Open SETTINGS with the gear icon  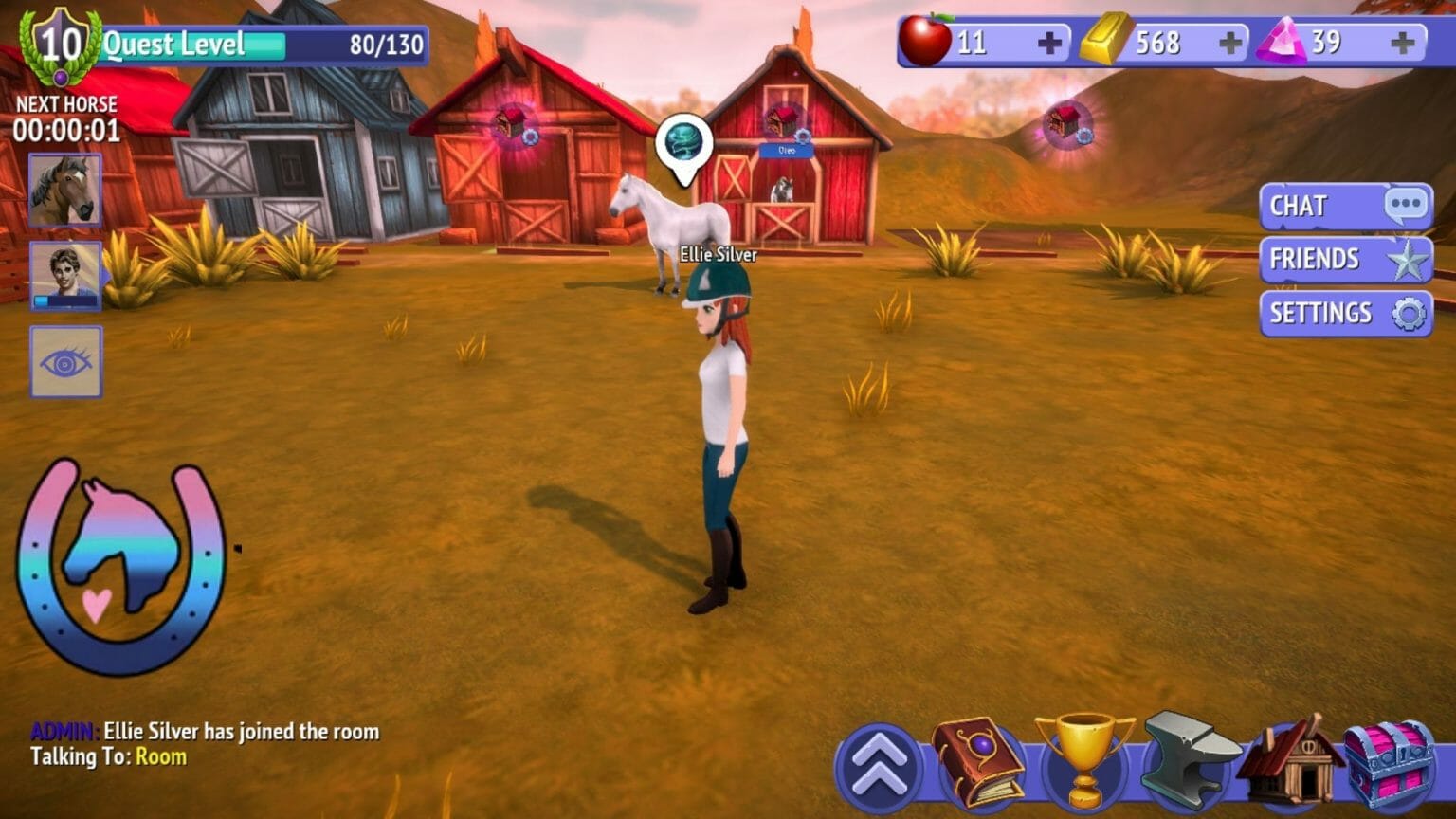[x=1344, y=313]
